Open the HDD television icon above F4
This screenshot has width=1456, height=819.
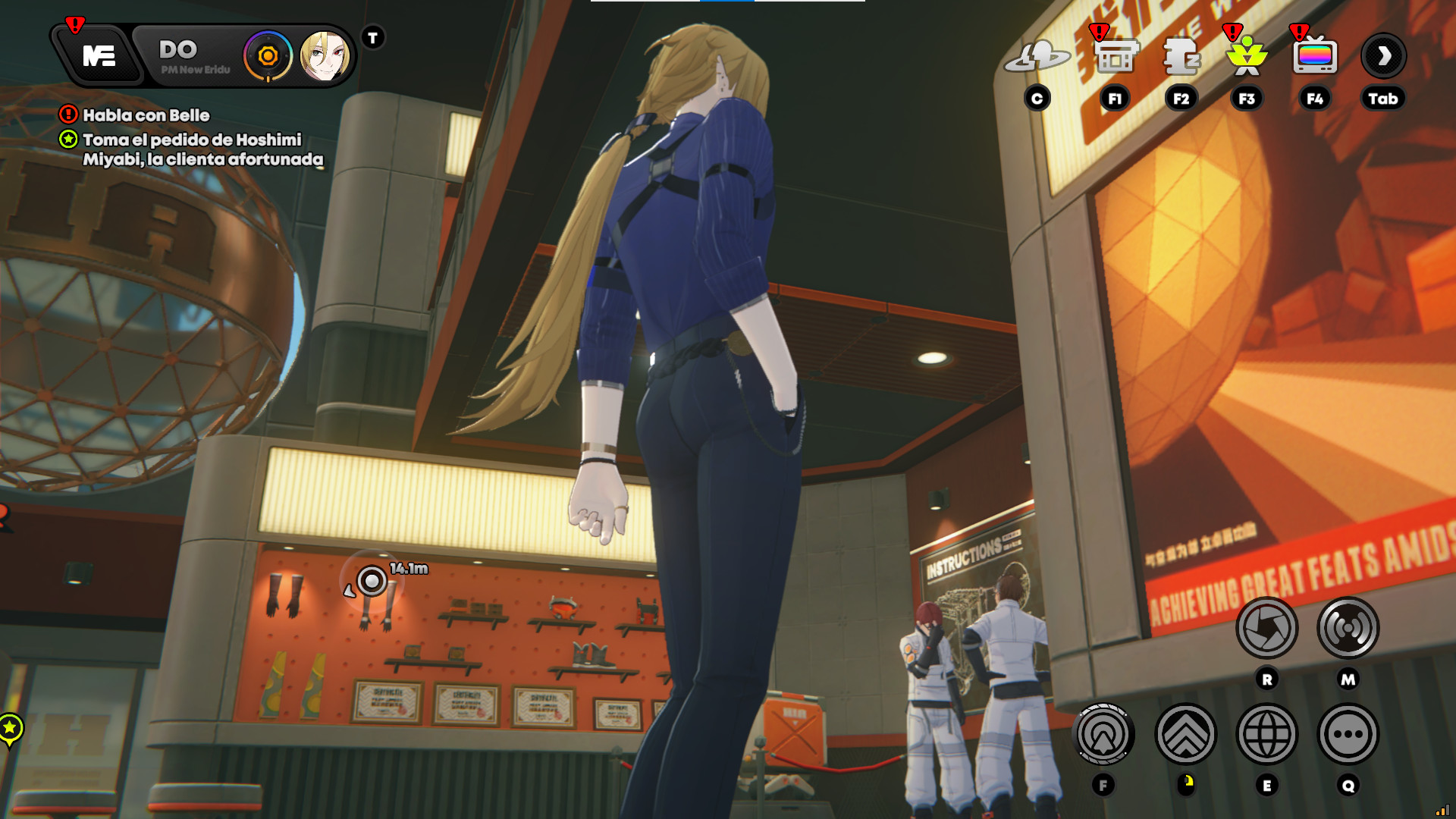click(x=1314, y=59)
